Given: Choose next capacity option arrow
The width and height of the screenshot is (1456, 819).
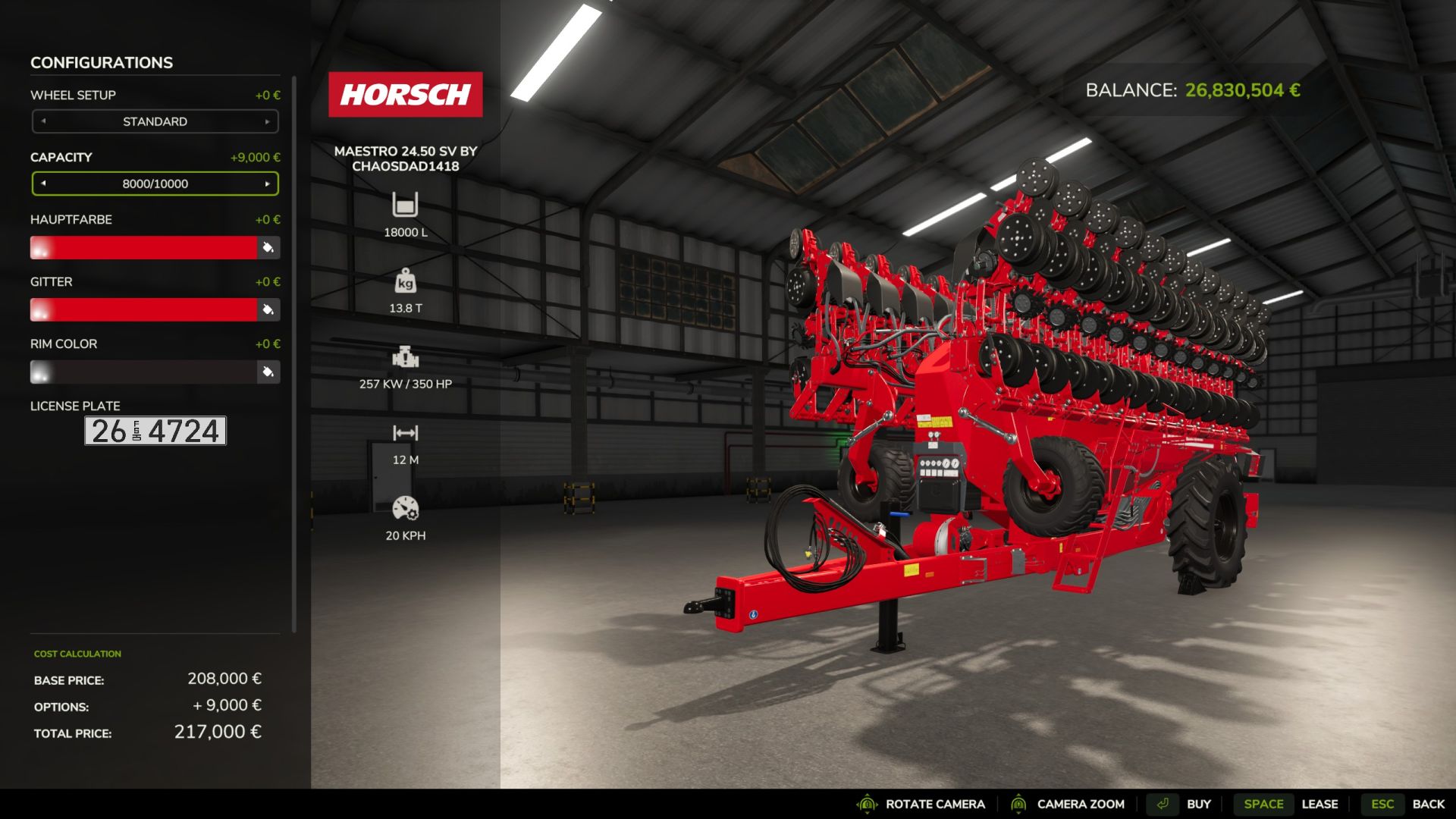Looking at the screenshot, I should [267, 184].
